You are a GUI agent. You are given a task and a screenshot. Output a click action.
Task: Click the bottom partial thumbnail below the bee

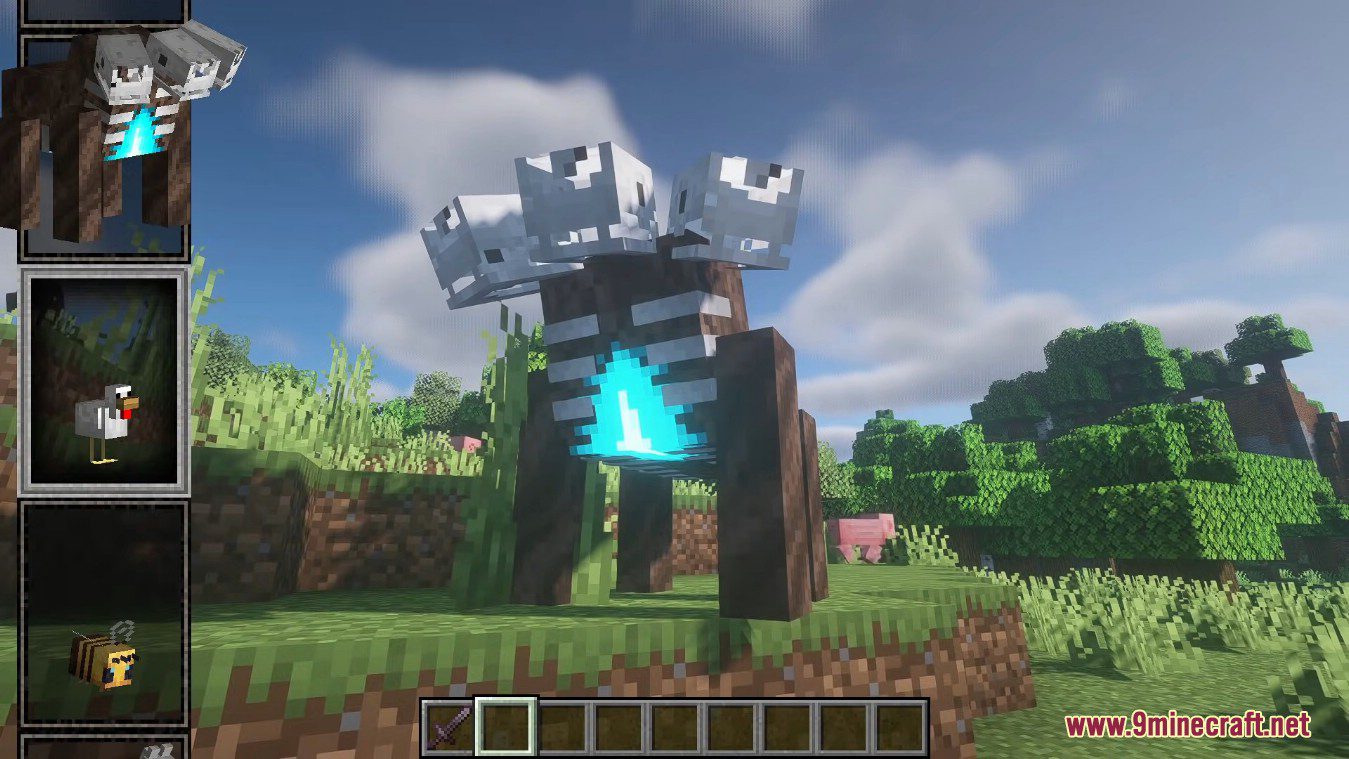point(100,750)
